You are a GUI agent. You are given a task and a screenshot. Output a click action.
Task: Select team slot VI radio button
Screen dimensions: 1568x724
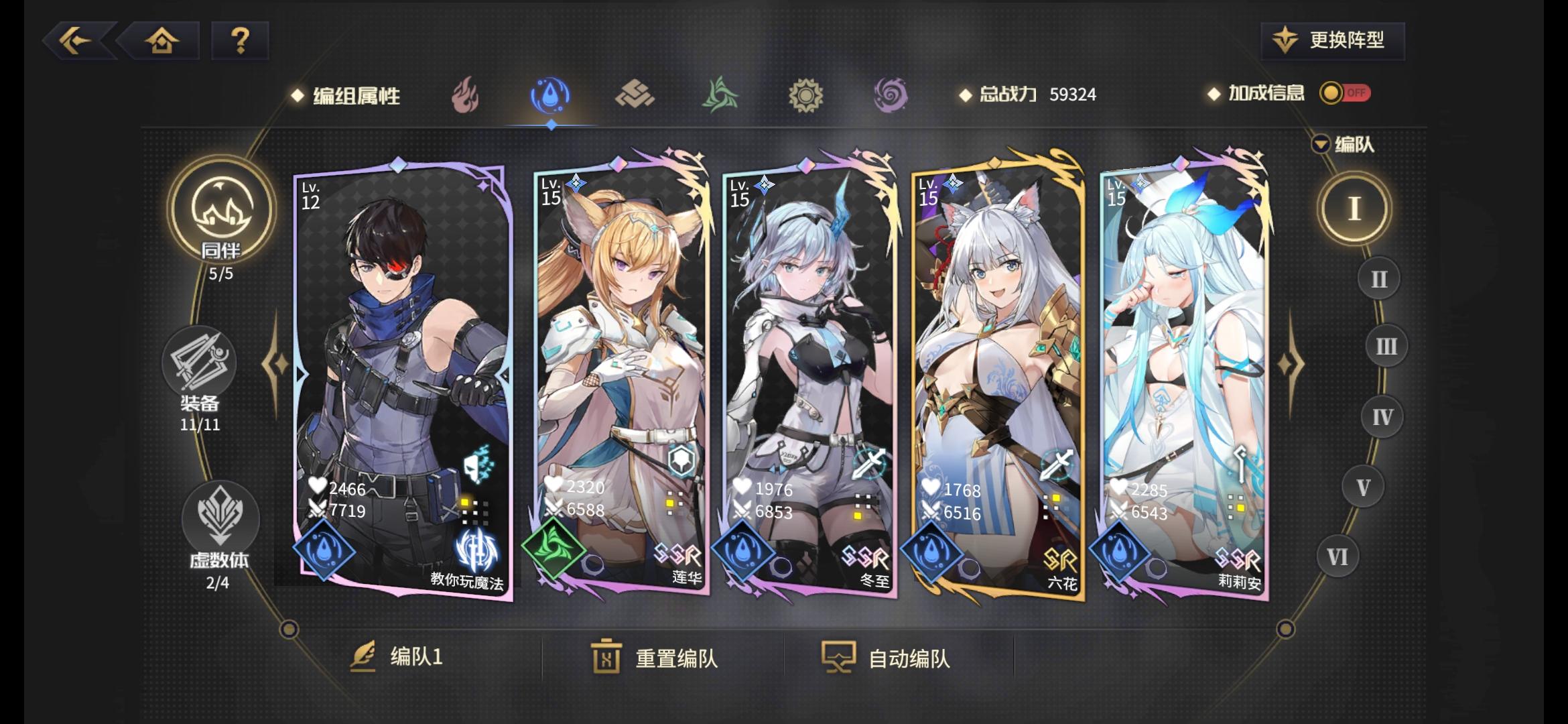1337,555
